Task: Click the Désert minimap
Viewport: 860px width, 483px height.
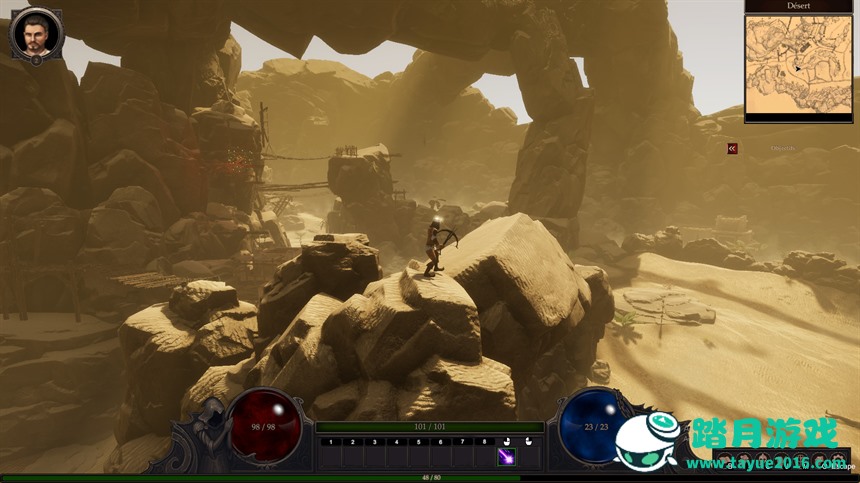Action: pos(797,67)
